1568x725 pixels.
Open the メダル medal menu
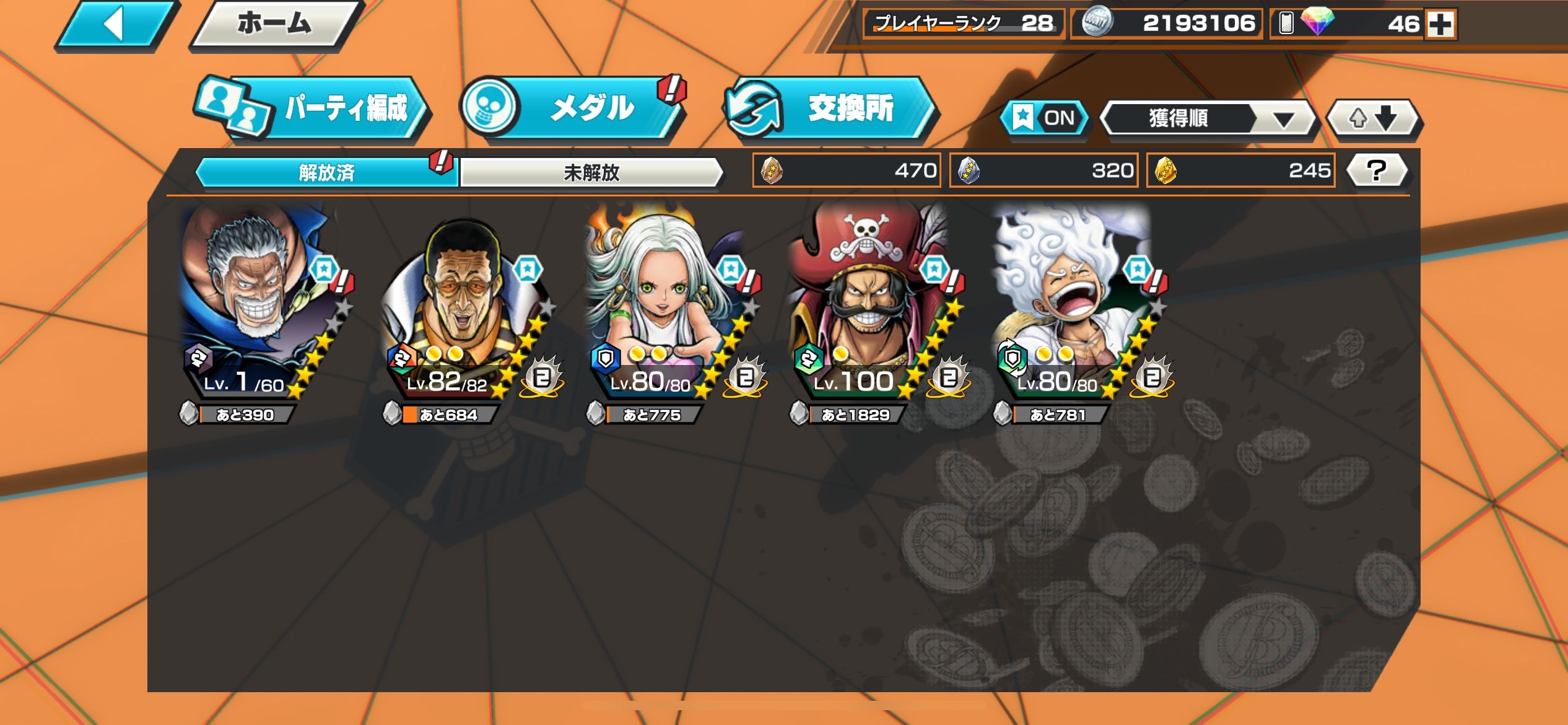[573, 108]
